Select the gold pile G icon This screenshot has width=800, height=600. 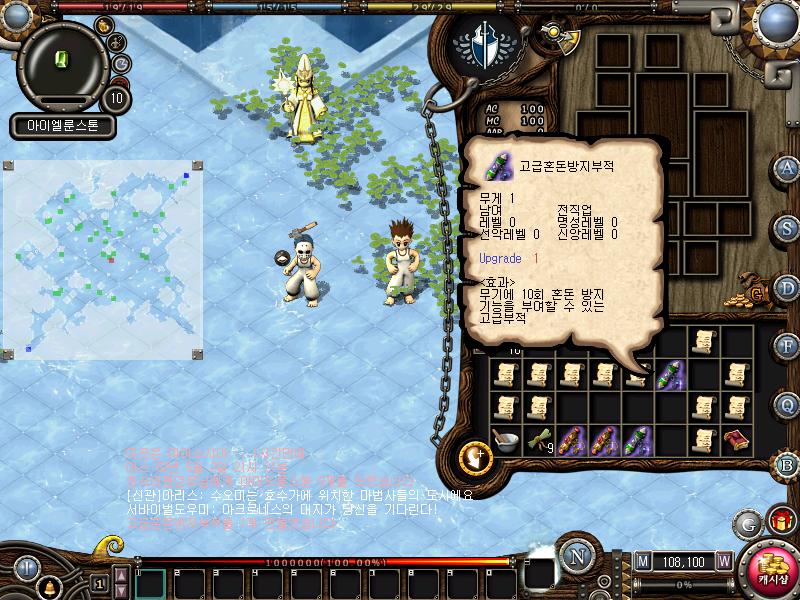pyautogui.click(x=754, y=291)
